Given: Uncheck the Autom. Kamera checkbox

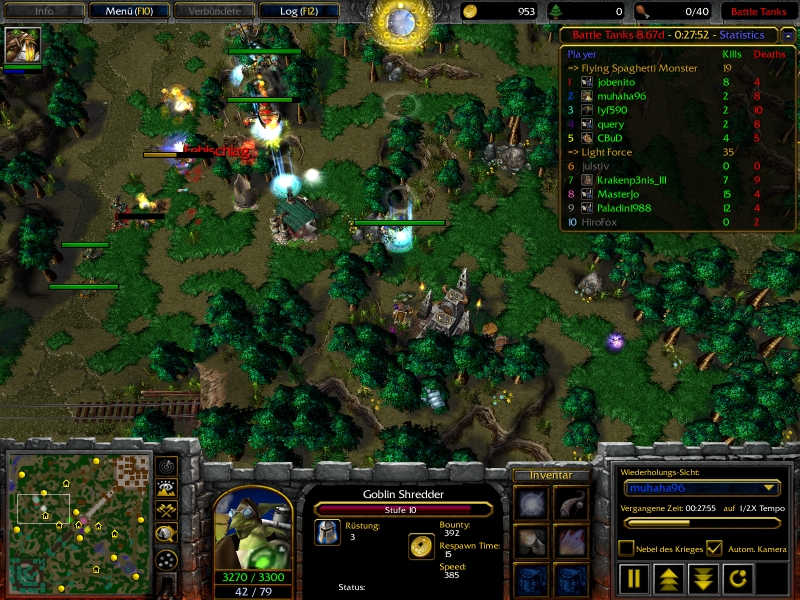Looking at the screenshot, I should click(x=714, y=548).
